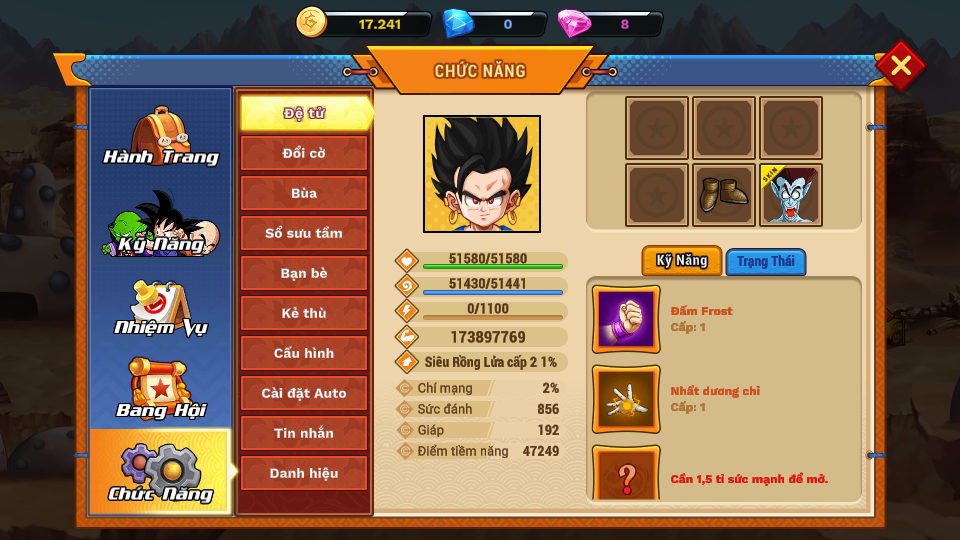Open the Nhiệm Vụ quest section
960x540 pixels.
click(160, 309)
